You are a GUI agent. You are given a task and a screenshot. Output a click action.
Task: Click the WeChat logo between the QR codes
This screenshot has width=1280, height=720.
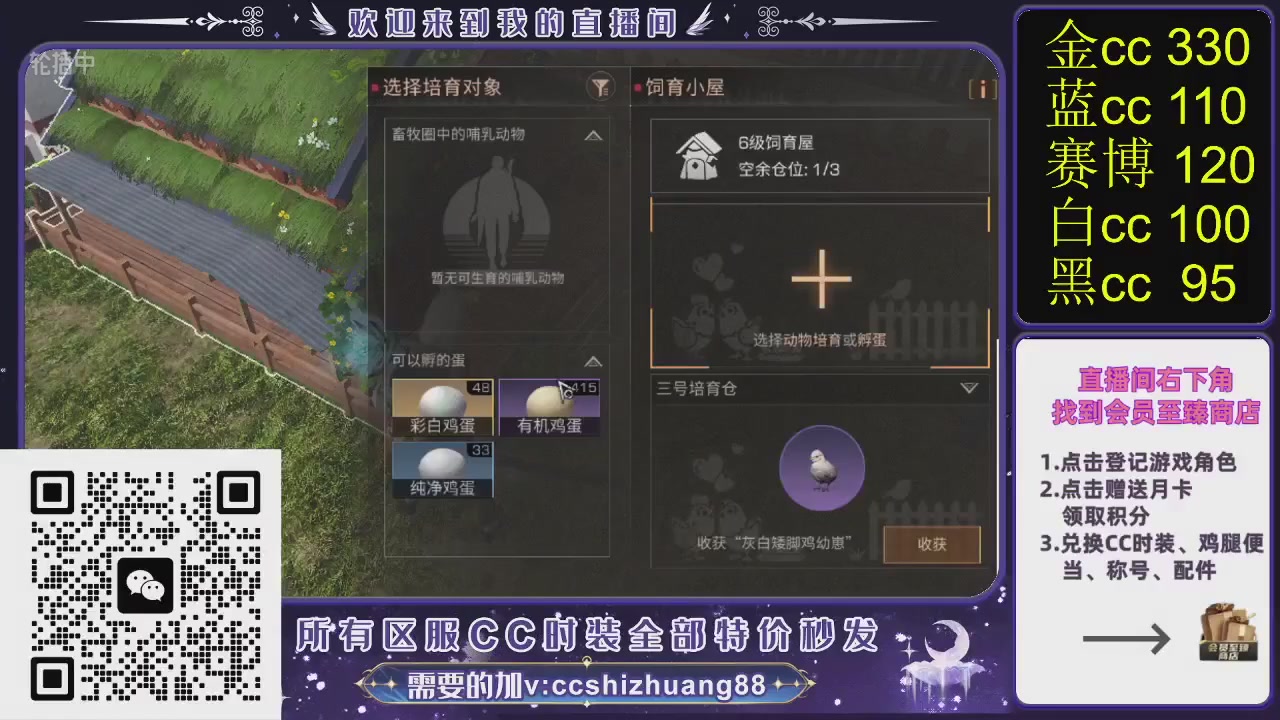(x=146, y=583)
